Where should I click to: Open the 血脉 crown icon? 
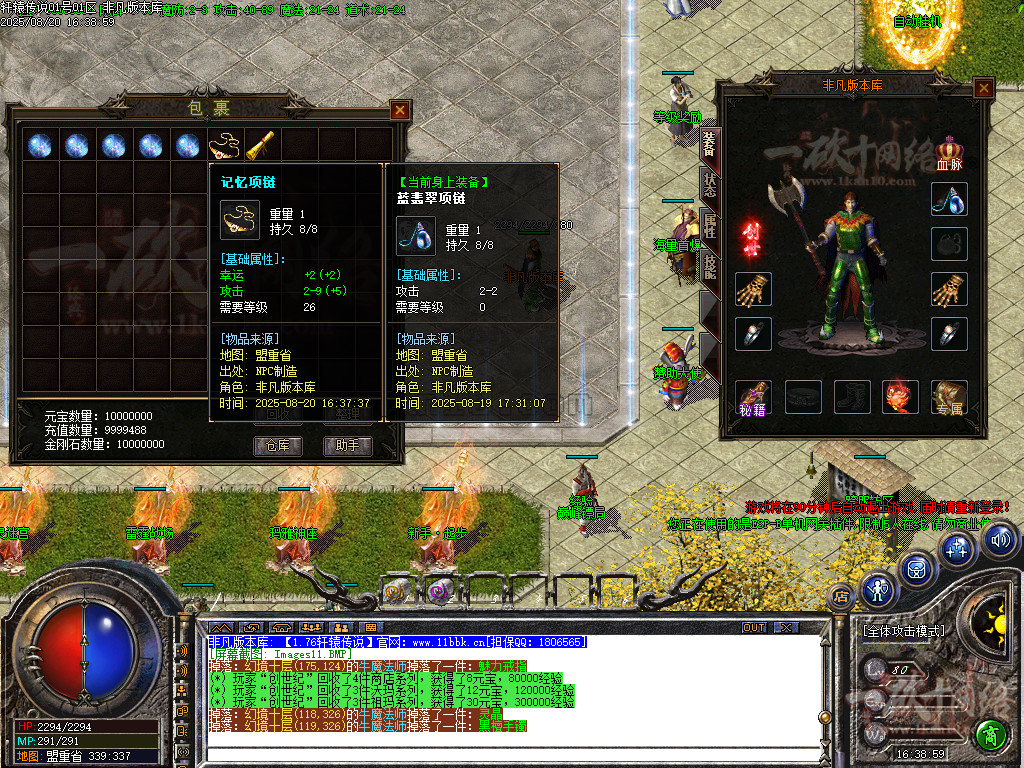pos(949,152)
